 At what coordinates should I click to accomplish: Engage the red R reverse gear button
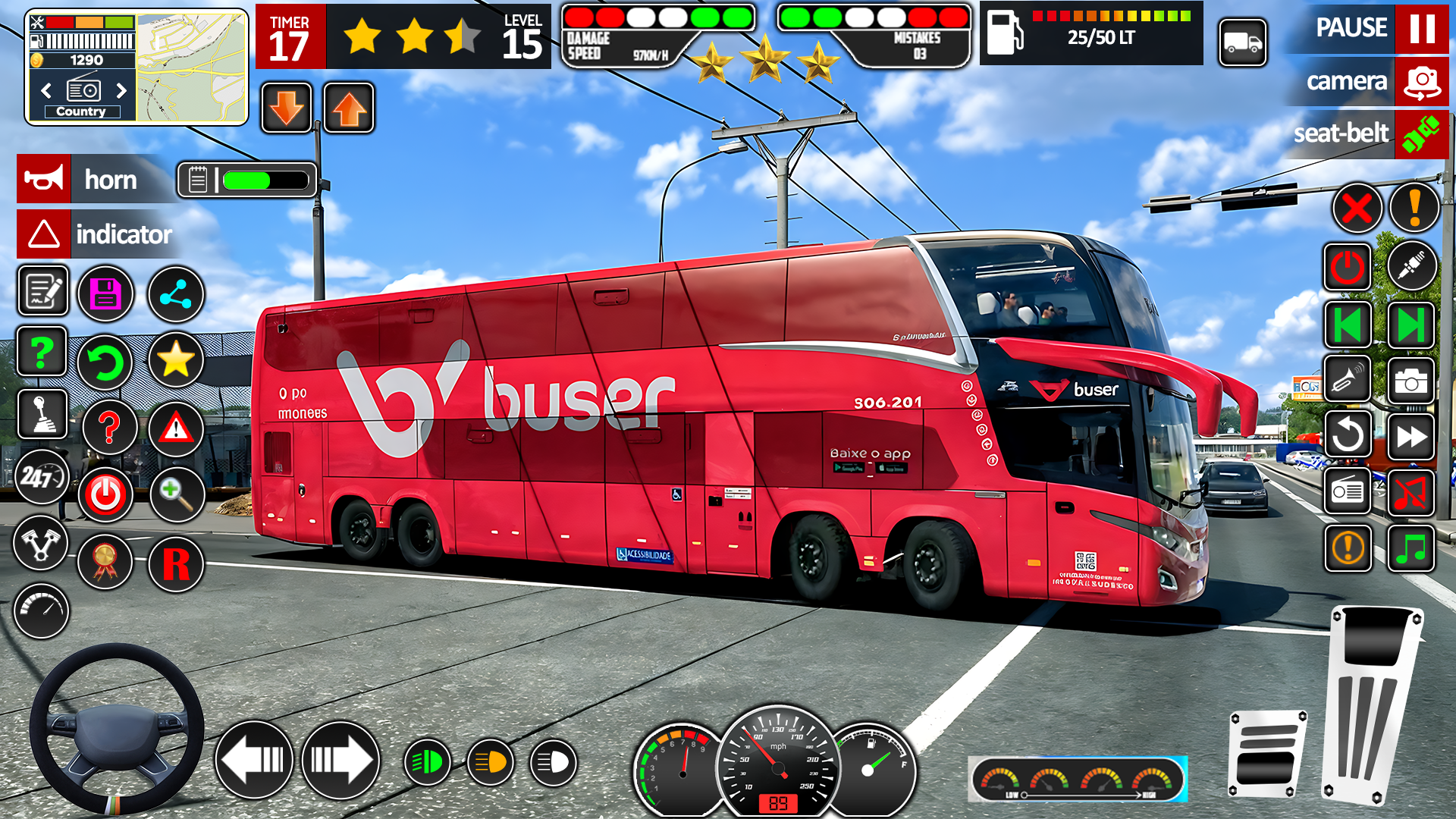176,564
